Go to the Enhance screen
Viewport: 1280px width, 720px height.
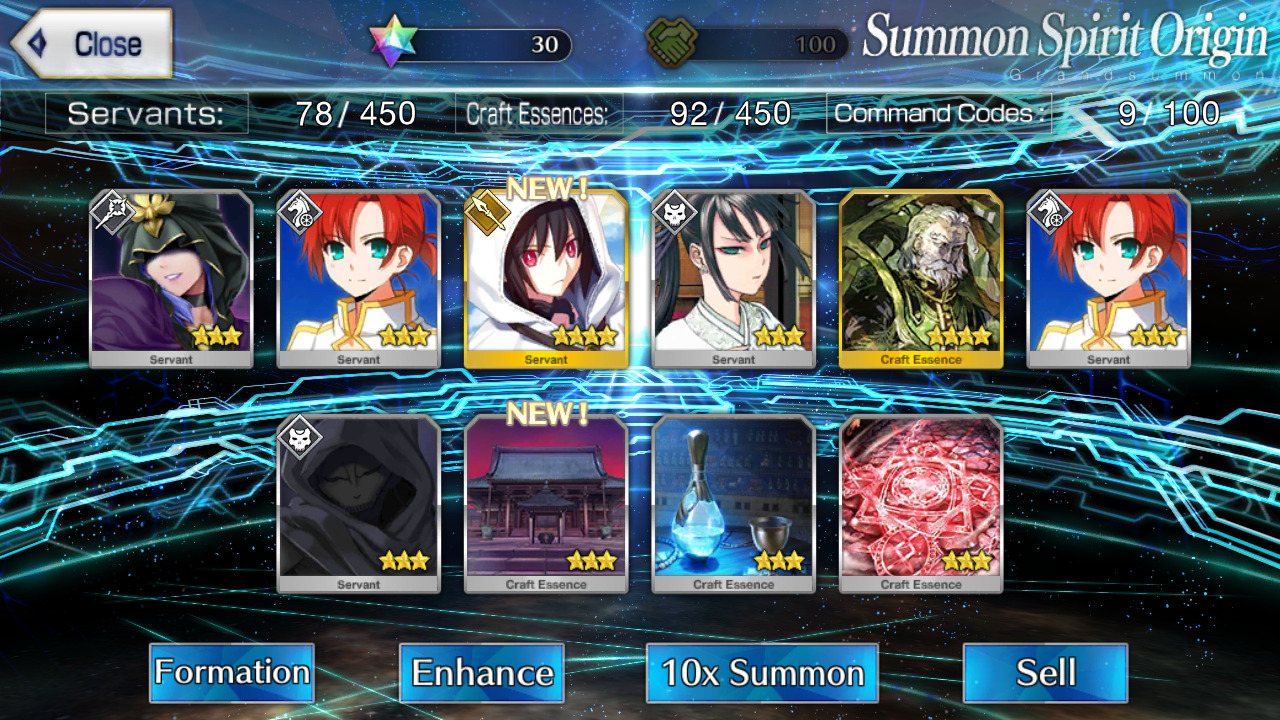[x=481, y=672]
